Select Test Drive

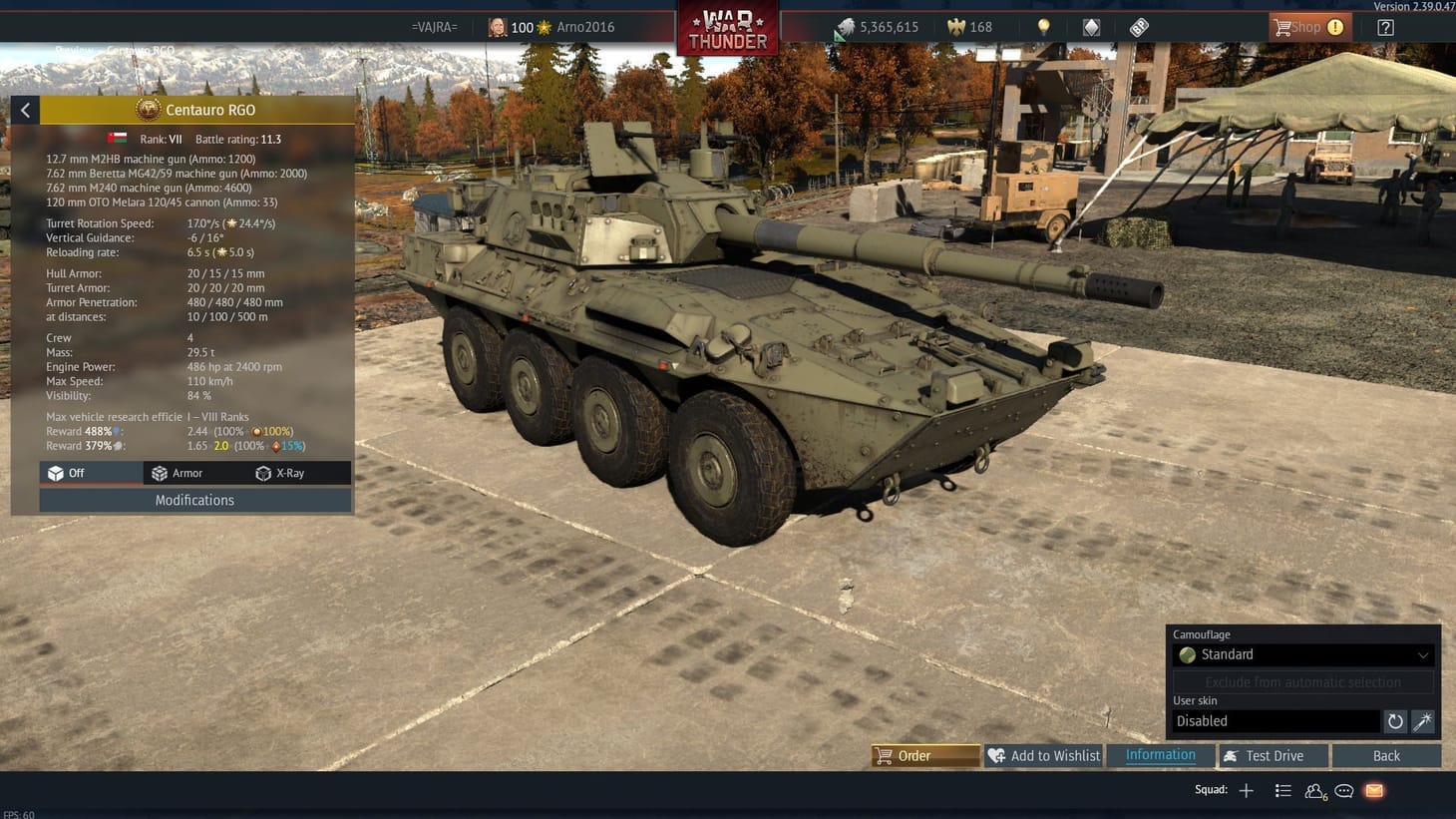point(1273,755)
